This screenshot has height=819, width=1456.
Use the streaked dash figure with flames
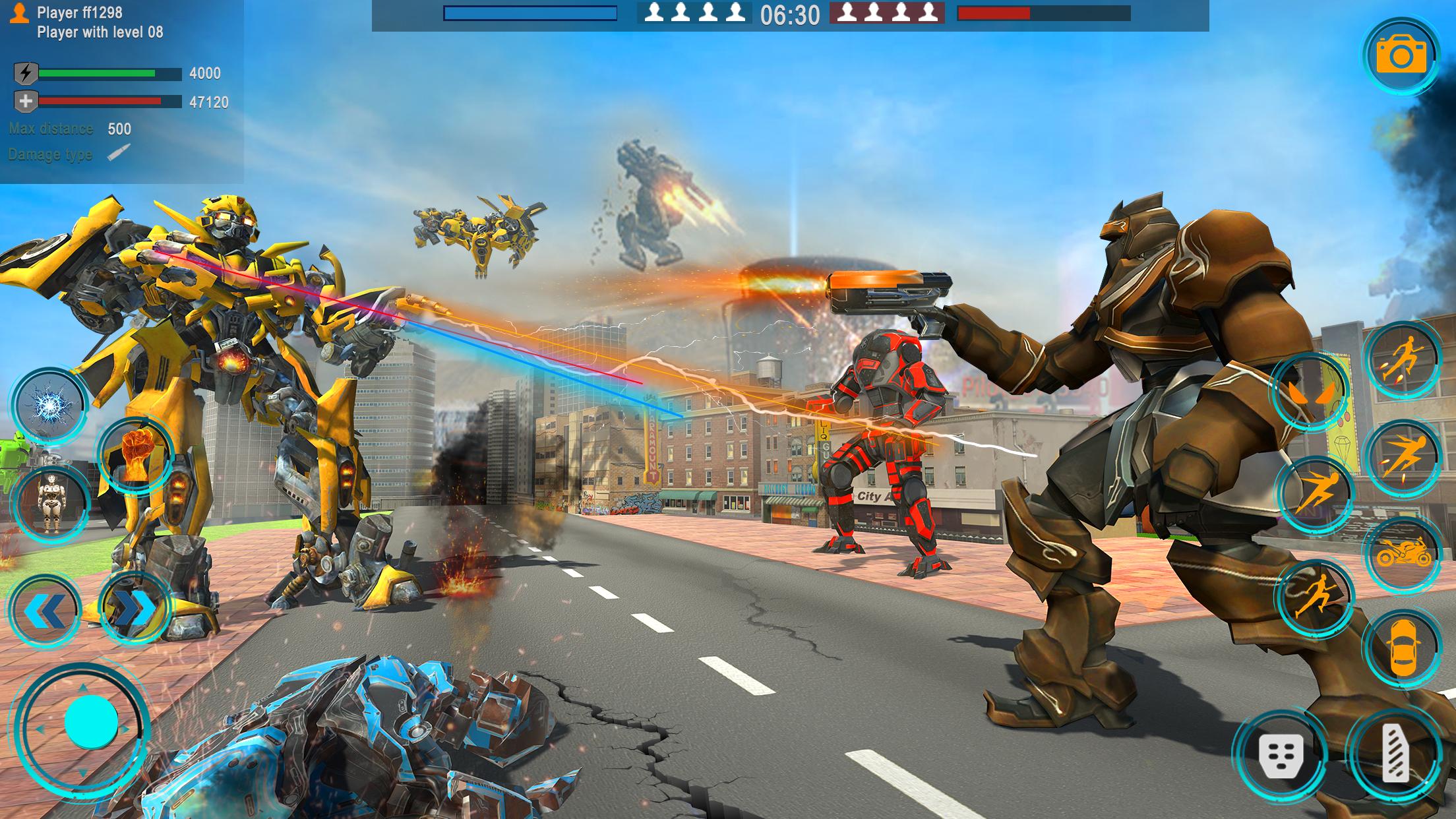(1402, 456)
